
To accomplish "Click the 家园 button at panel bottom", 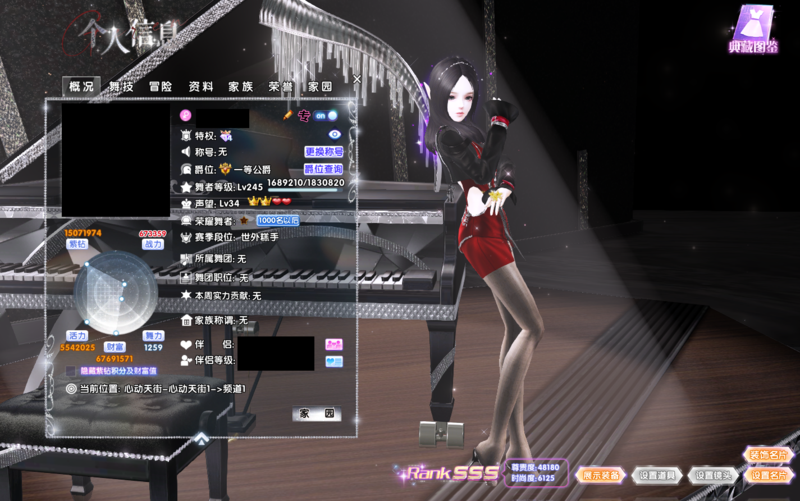I will (x=317, y=413).
